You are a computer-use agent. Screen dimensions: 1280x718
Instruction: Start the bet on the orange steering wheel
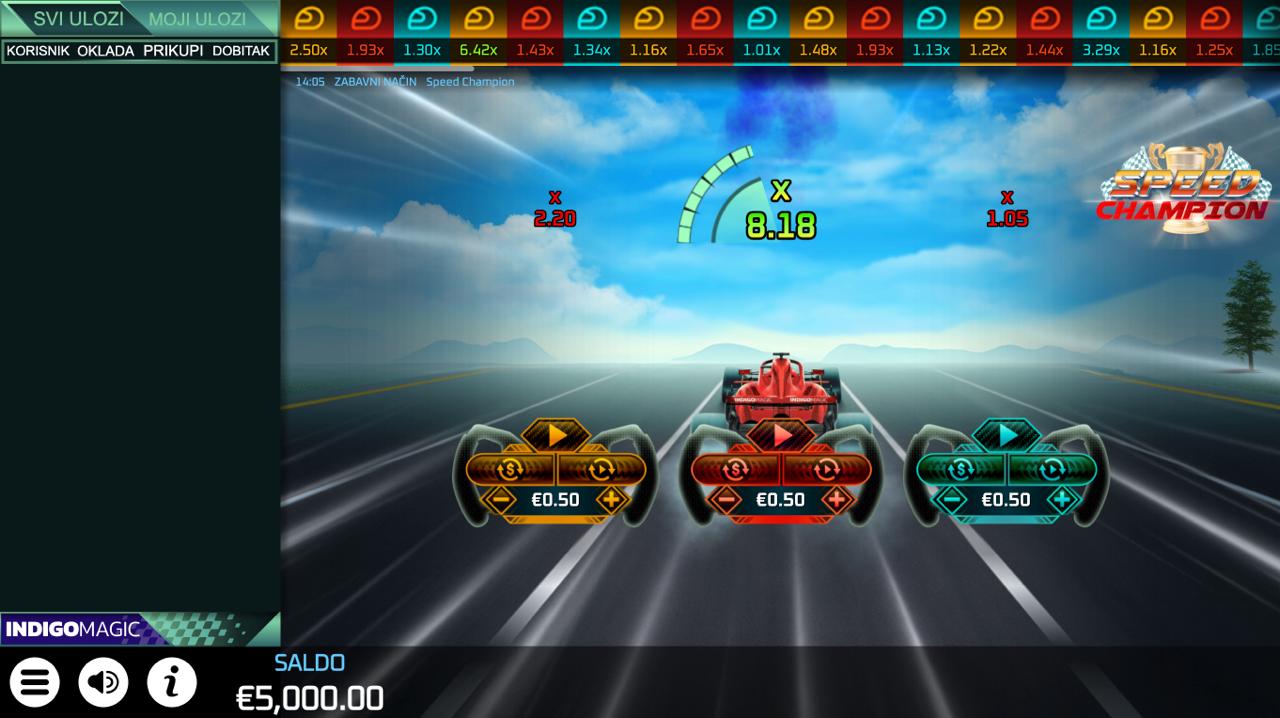[557, 435]
